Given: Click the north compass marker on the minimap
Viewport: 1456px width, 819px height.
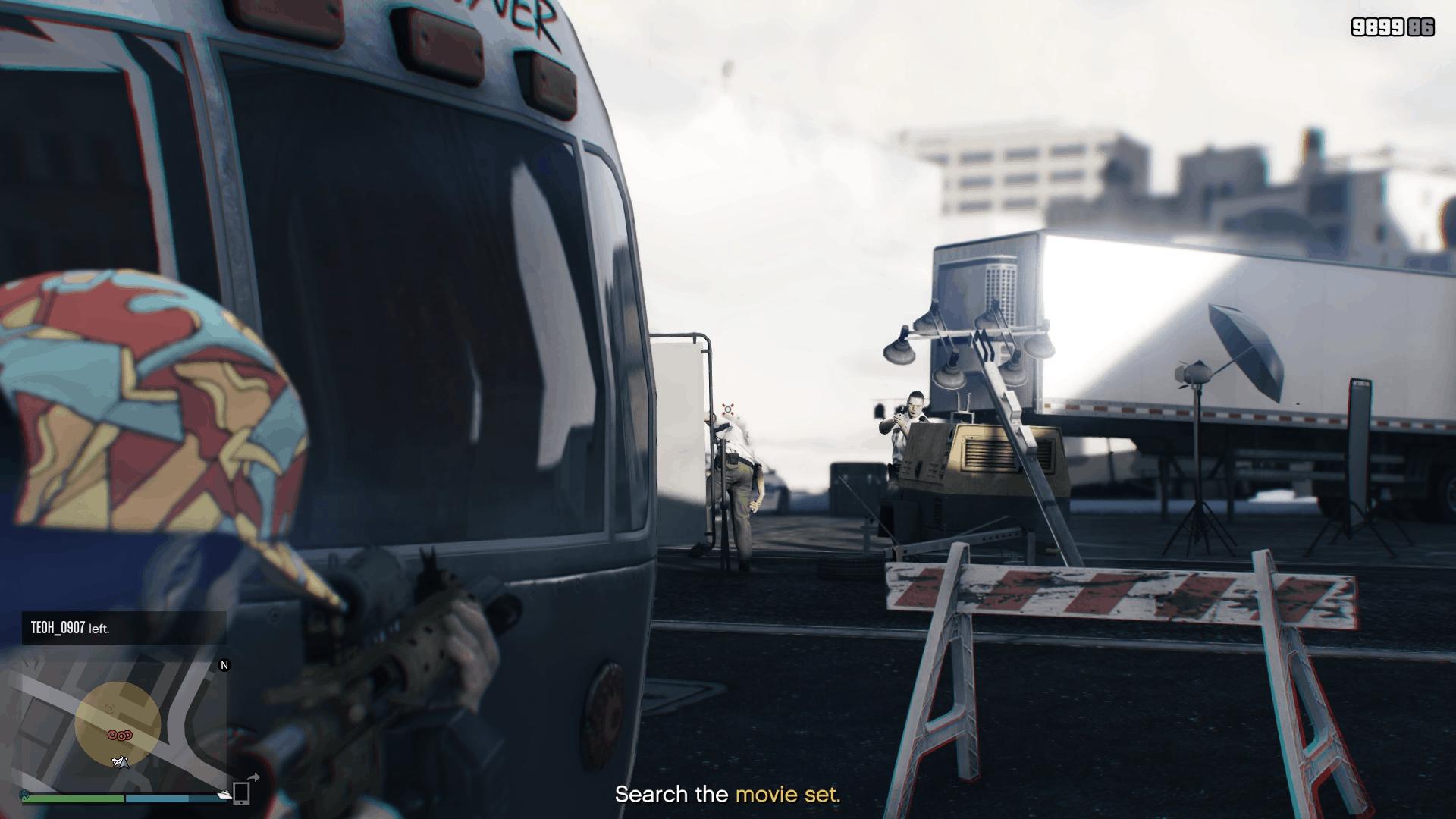Looking at the screenshot, I should click(x=224, y=665).
